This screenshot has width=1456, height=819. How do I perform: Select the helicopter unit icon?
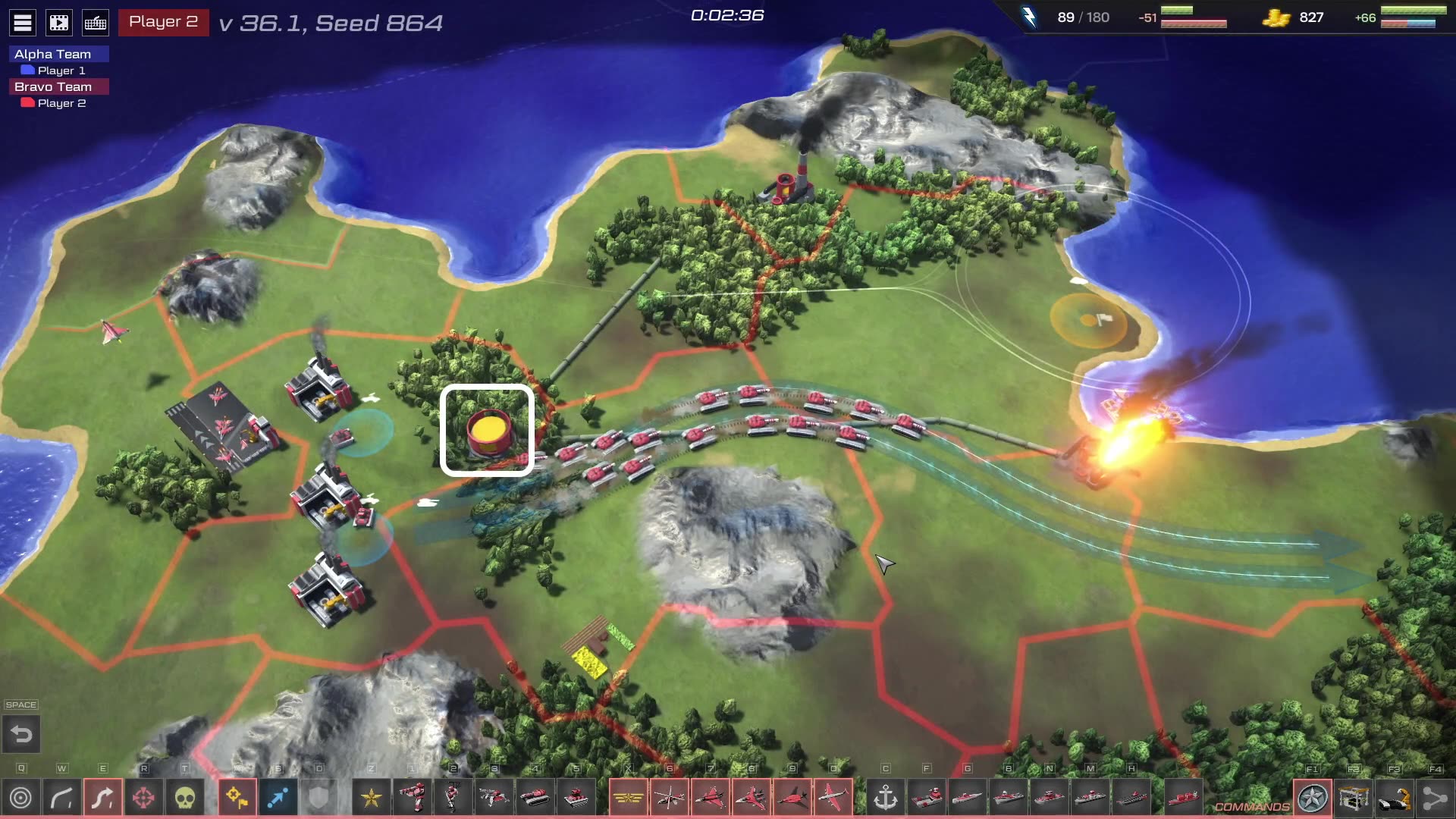pos(669,798)
